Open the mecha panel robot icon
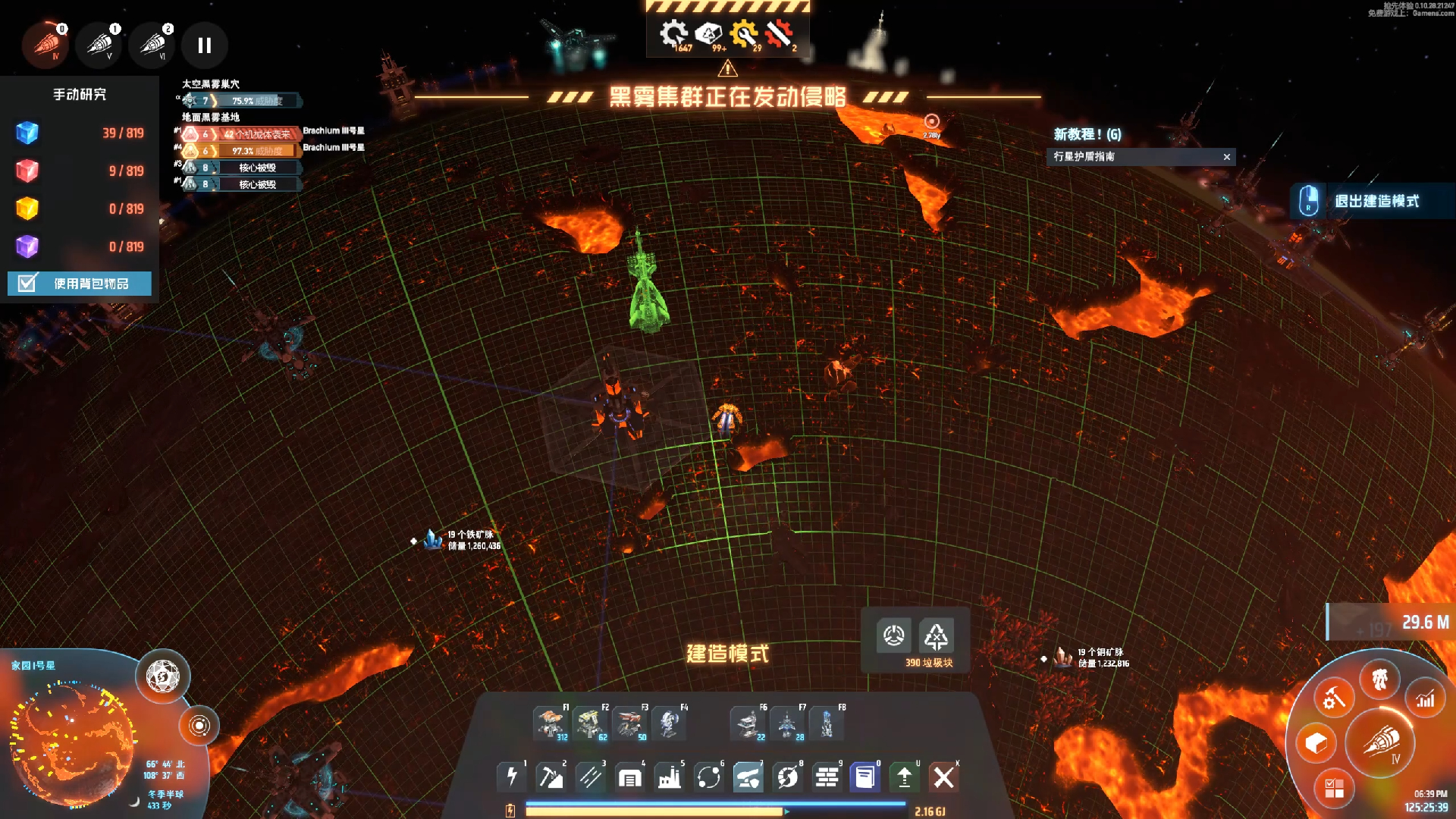Screen dimensions: 1456x819 point(1379,679)
